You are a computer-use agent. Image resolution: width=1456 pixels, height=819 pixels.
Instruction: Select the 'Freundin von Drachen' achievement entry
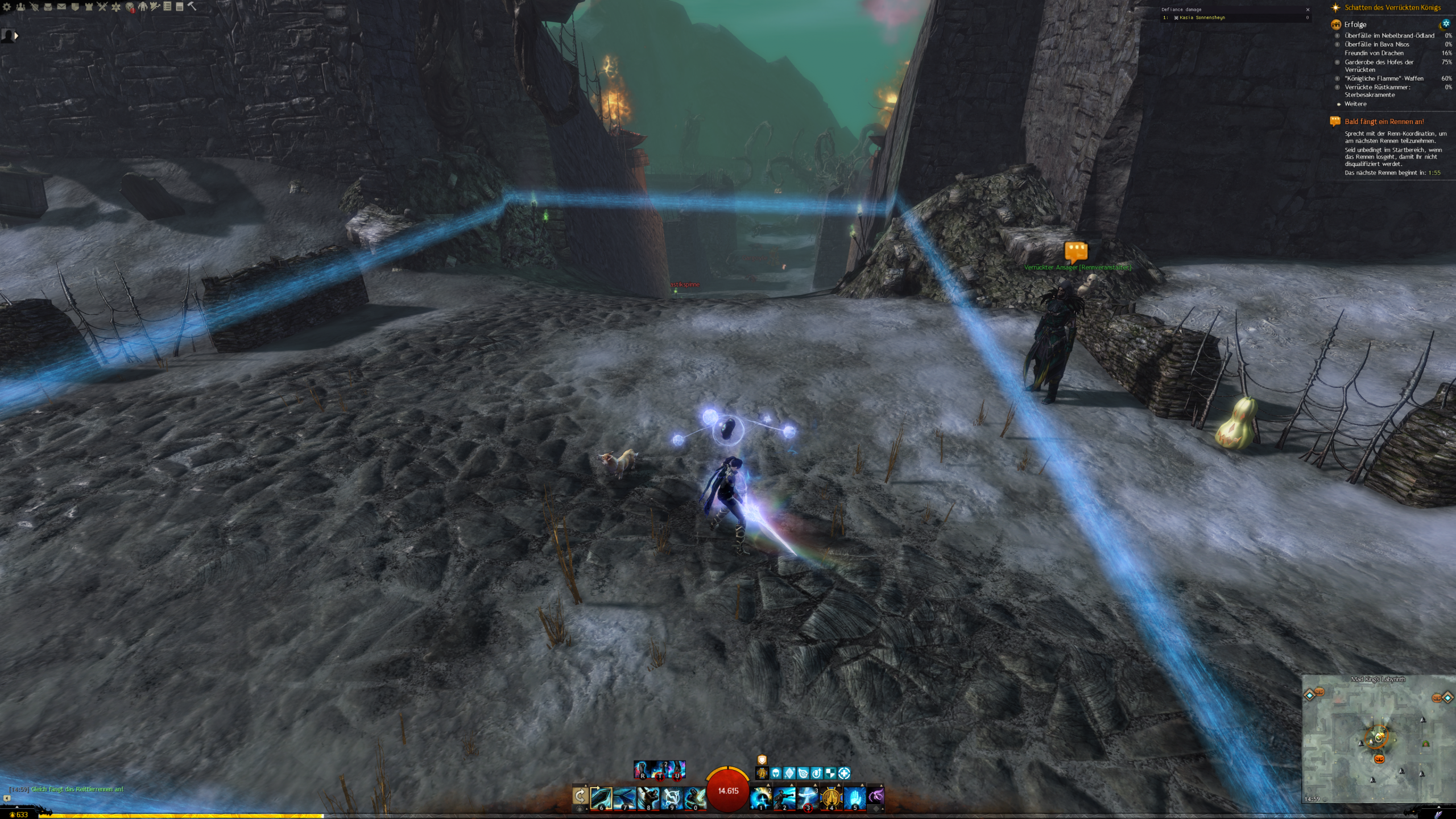(1374, 53)
